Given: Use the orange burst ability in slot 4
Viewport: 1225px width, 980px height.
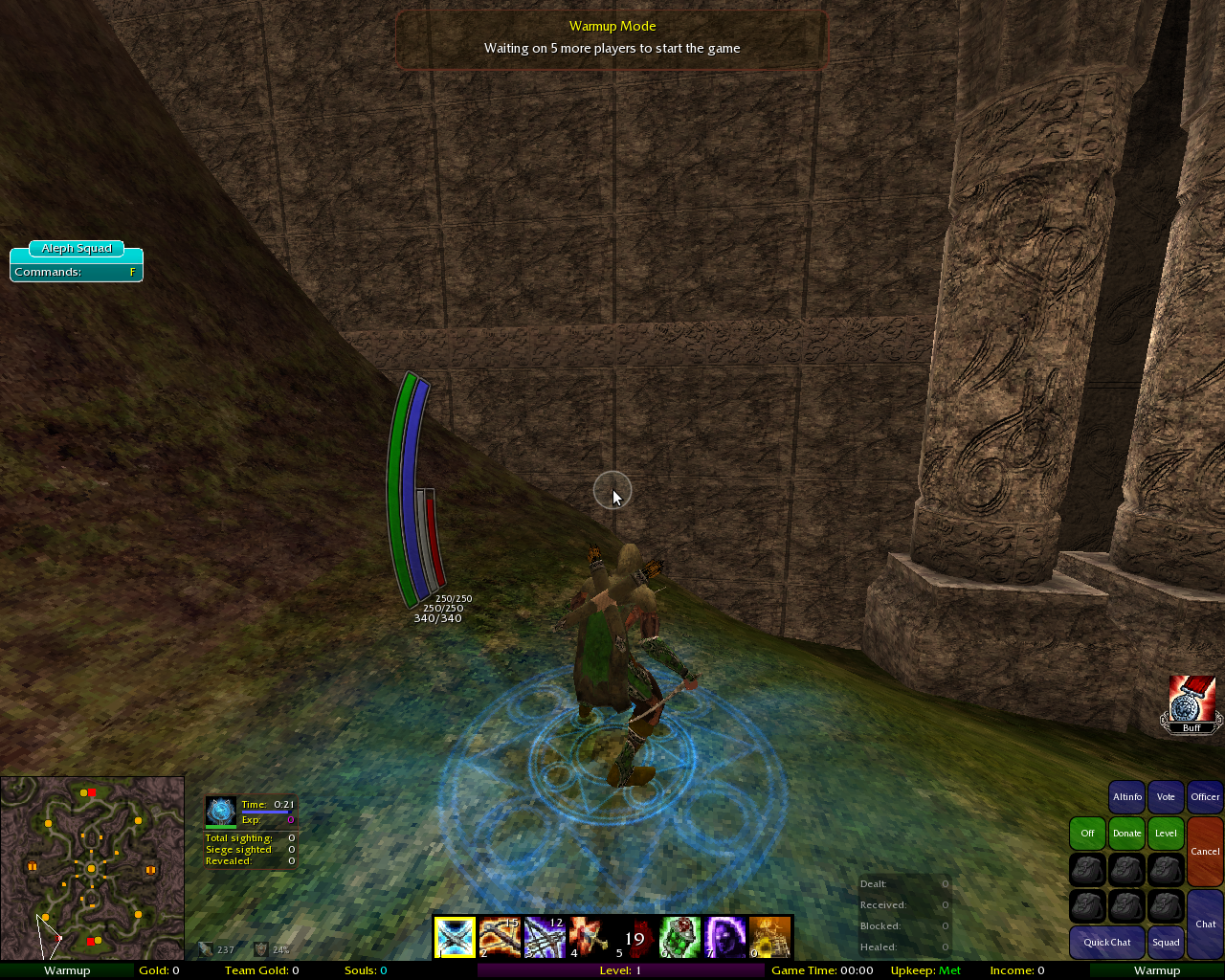Looking at the screenshot, I should tap(589, 937).
